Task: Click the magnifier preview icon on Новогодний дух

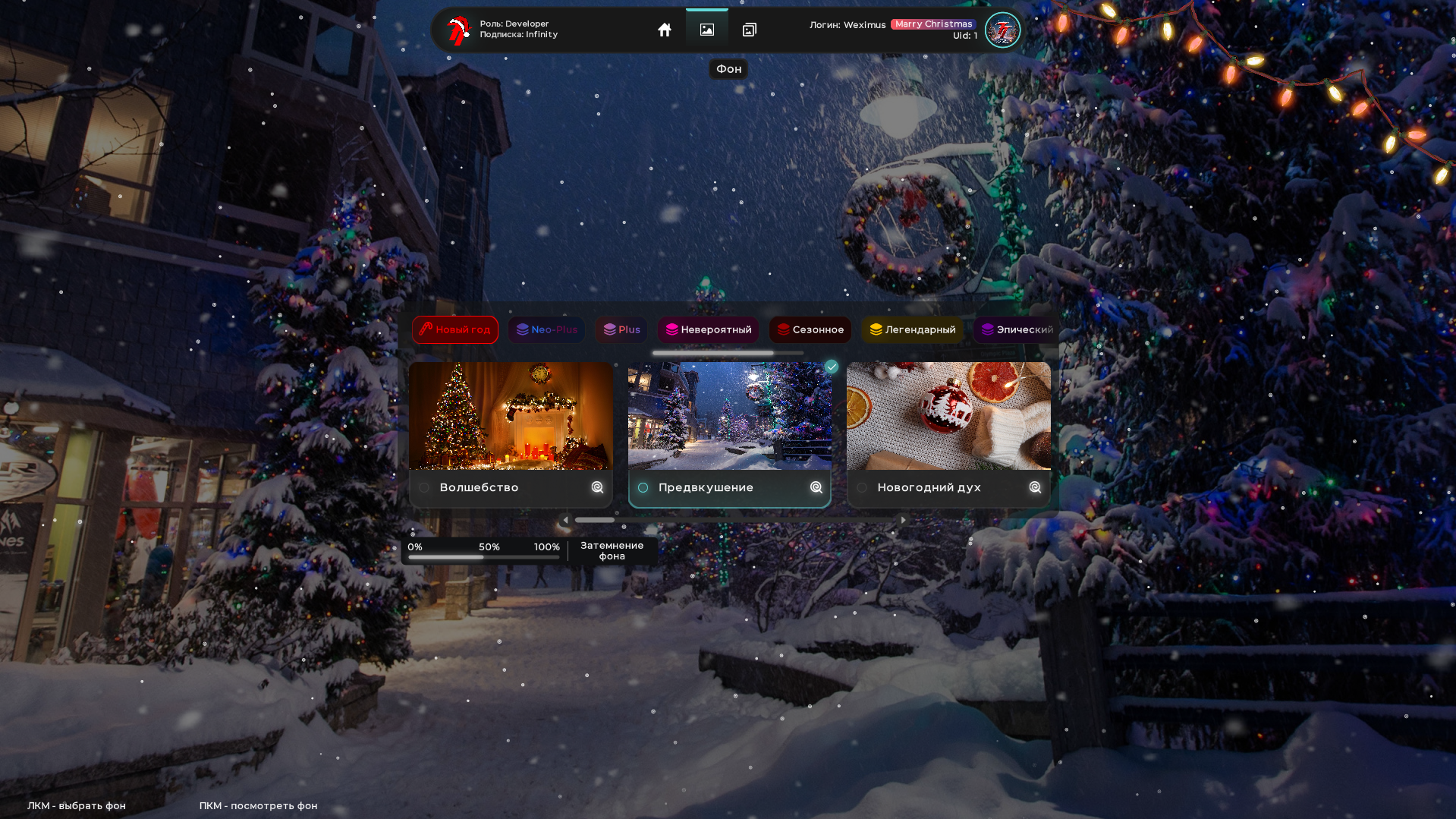Action: (1035, 488)
